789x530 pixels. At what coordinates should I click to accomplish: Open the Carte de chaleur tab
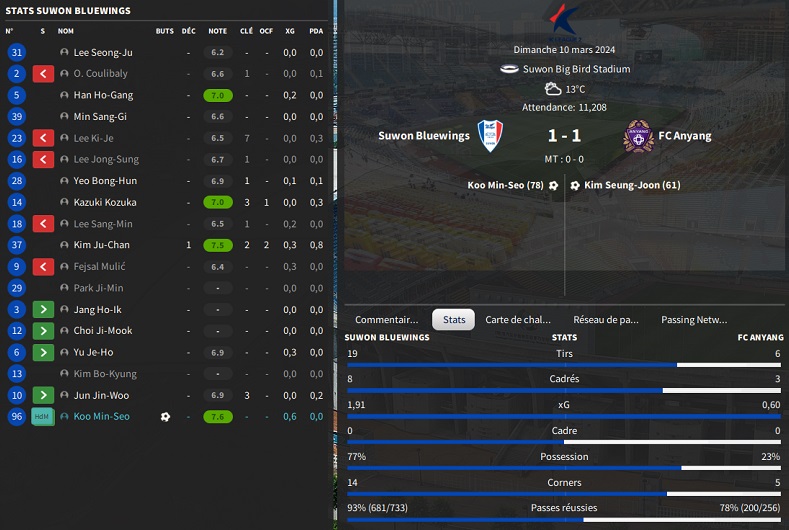tap(518, 320)
